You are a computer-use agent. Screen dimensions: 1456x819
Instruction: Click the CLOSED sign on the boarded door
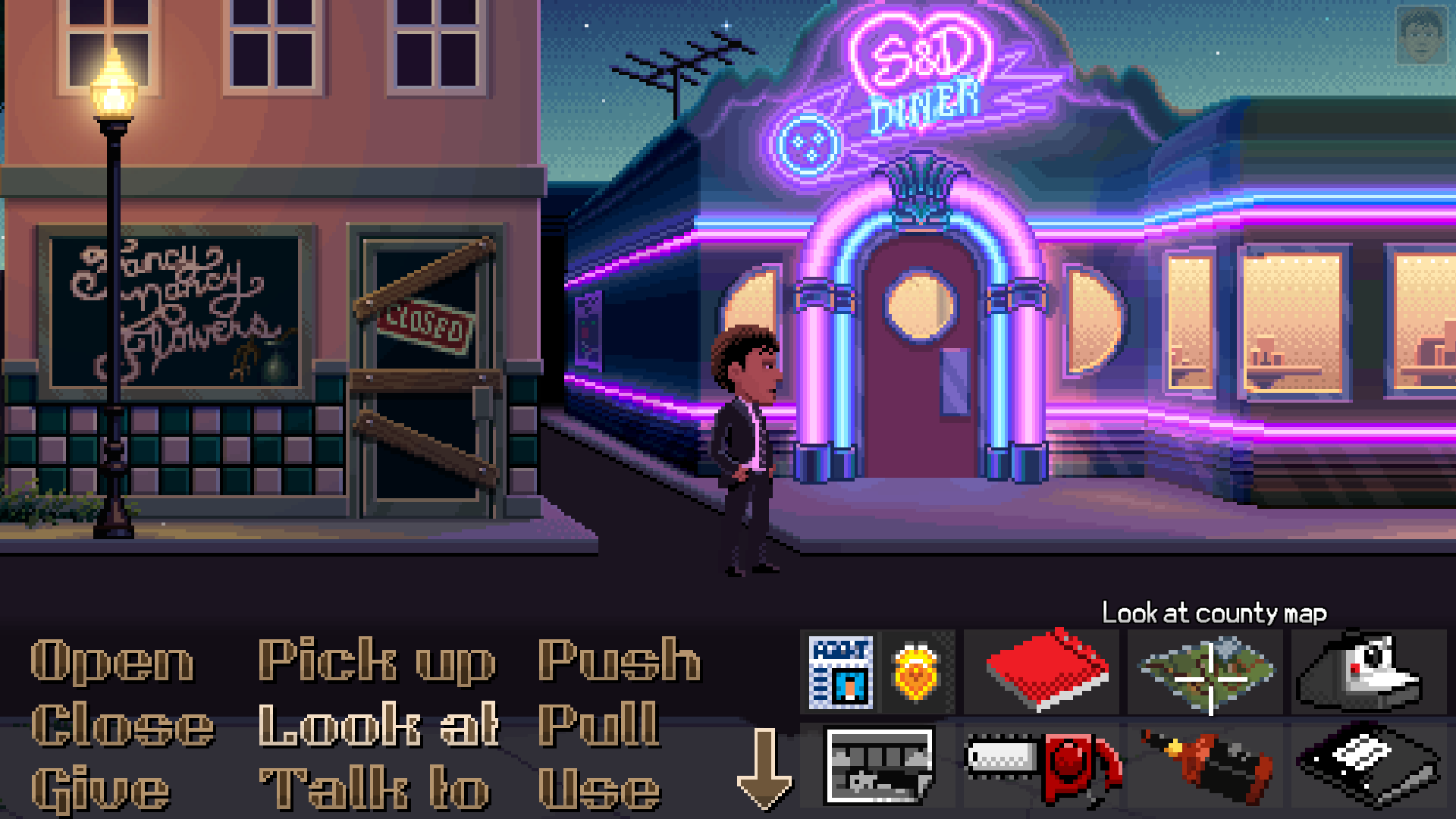tap(422, 323)
